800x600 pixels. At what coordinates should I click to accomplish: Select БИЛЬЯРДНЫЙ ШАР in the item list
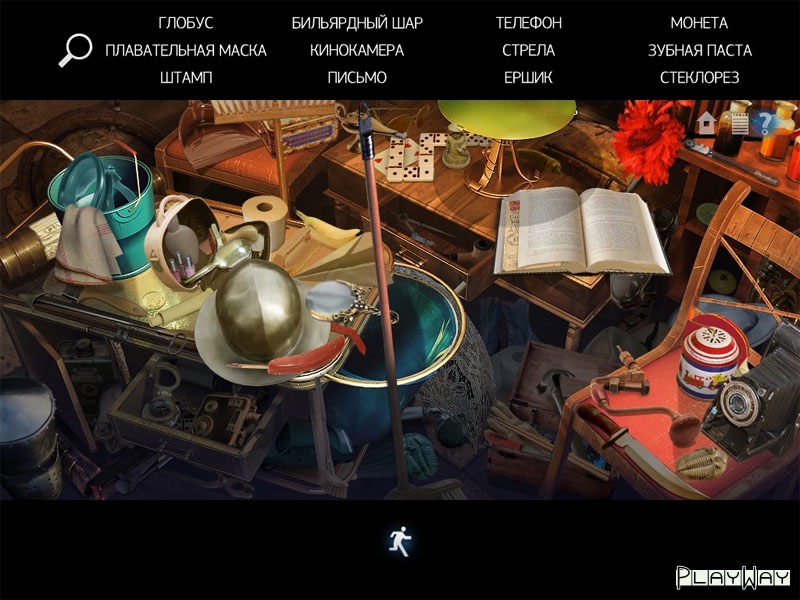[x=357, y=23]
